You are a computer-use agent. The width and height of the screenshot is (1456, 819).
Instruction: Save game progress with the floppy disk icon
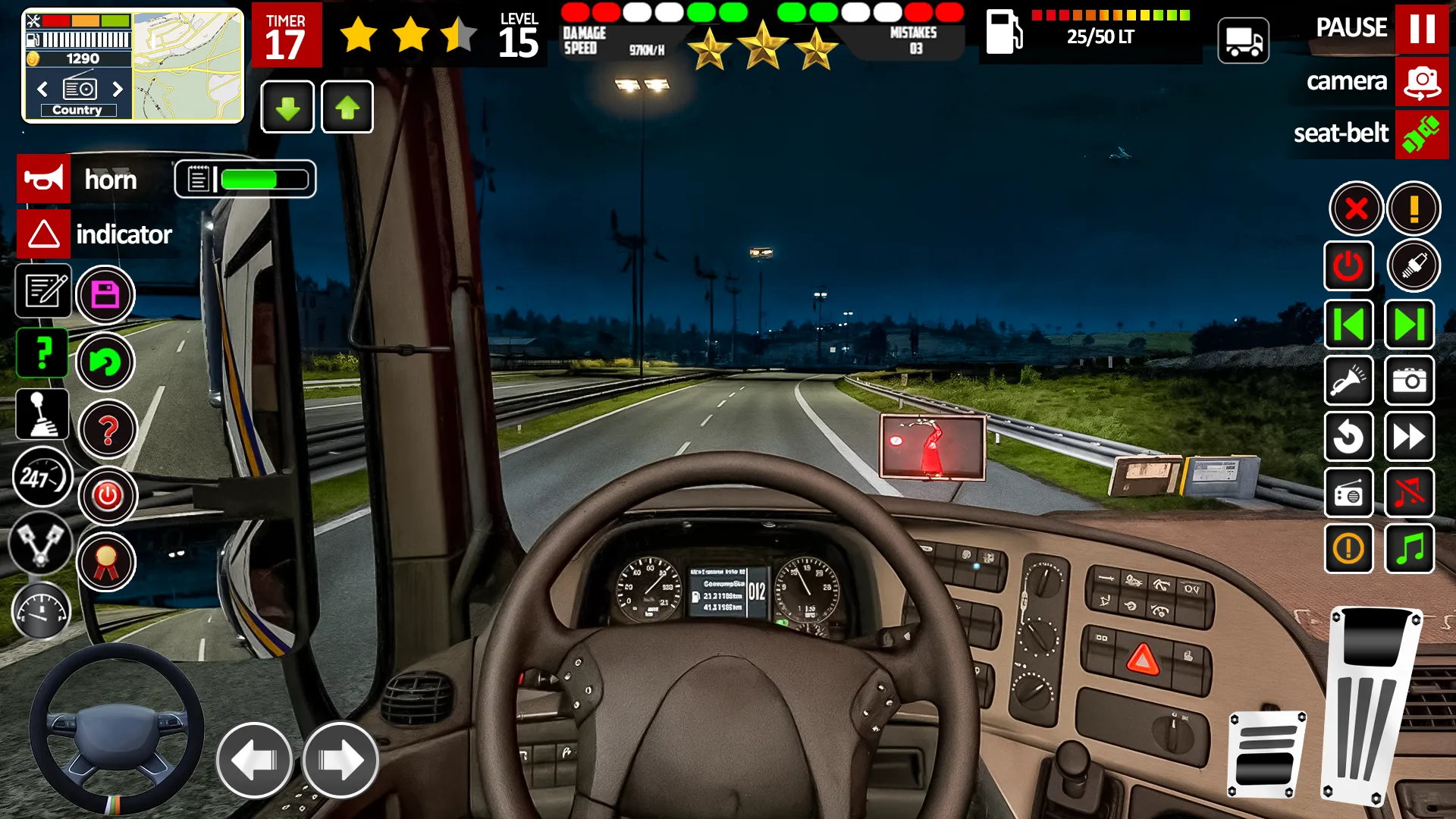point(107,294)
